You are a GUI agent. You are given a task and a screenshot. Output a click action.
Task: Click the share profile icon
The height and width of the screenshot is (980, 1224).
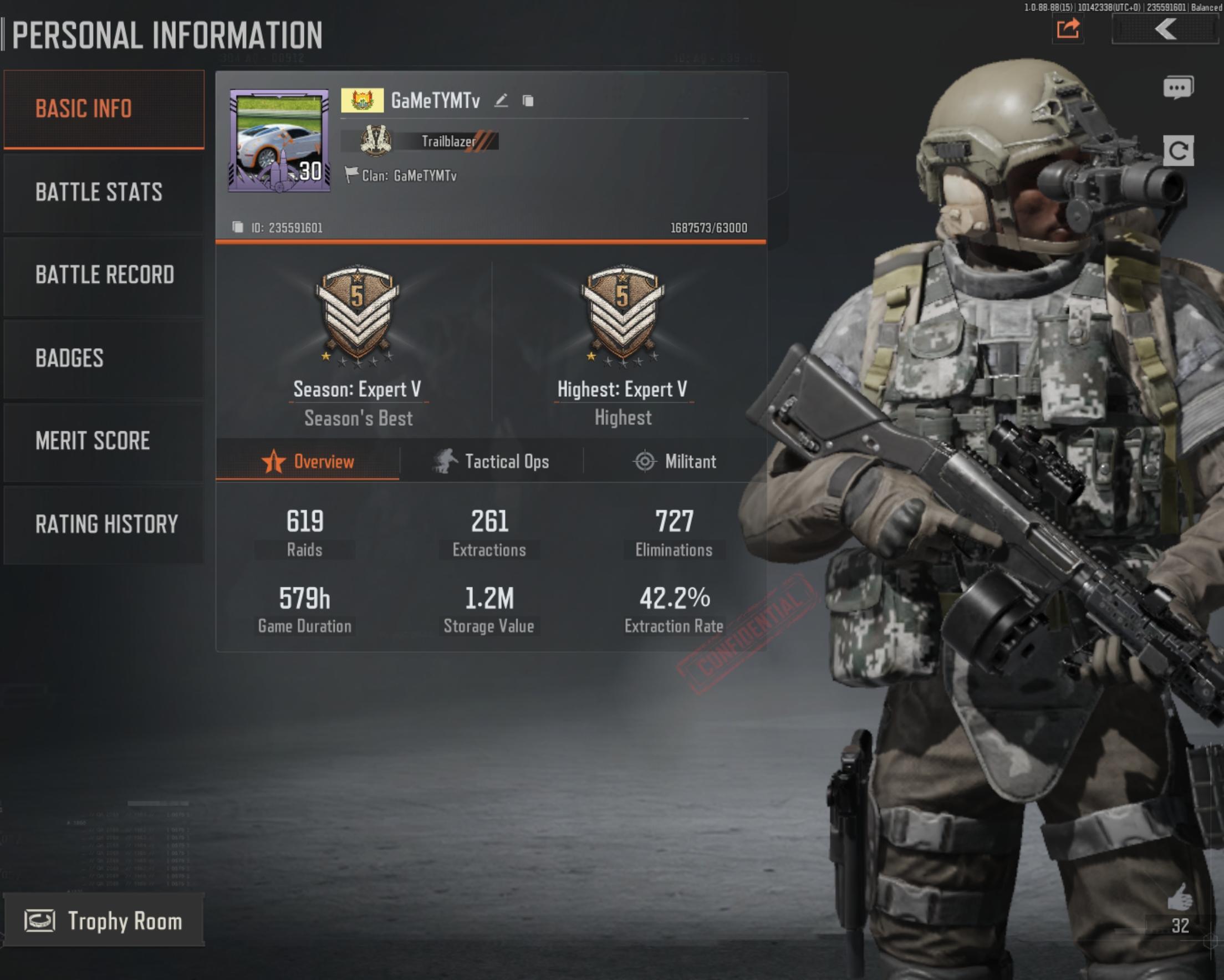click(1068, 28)
